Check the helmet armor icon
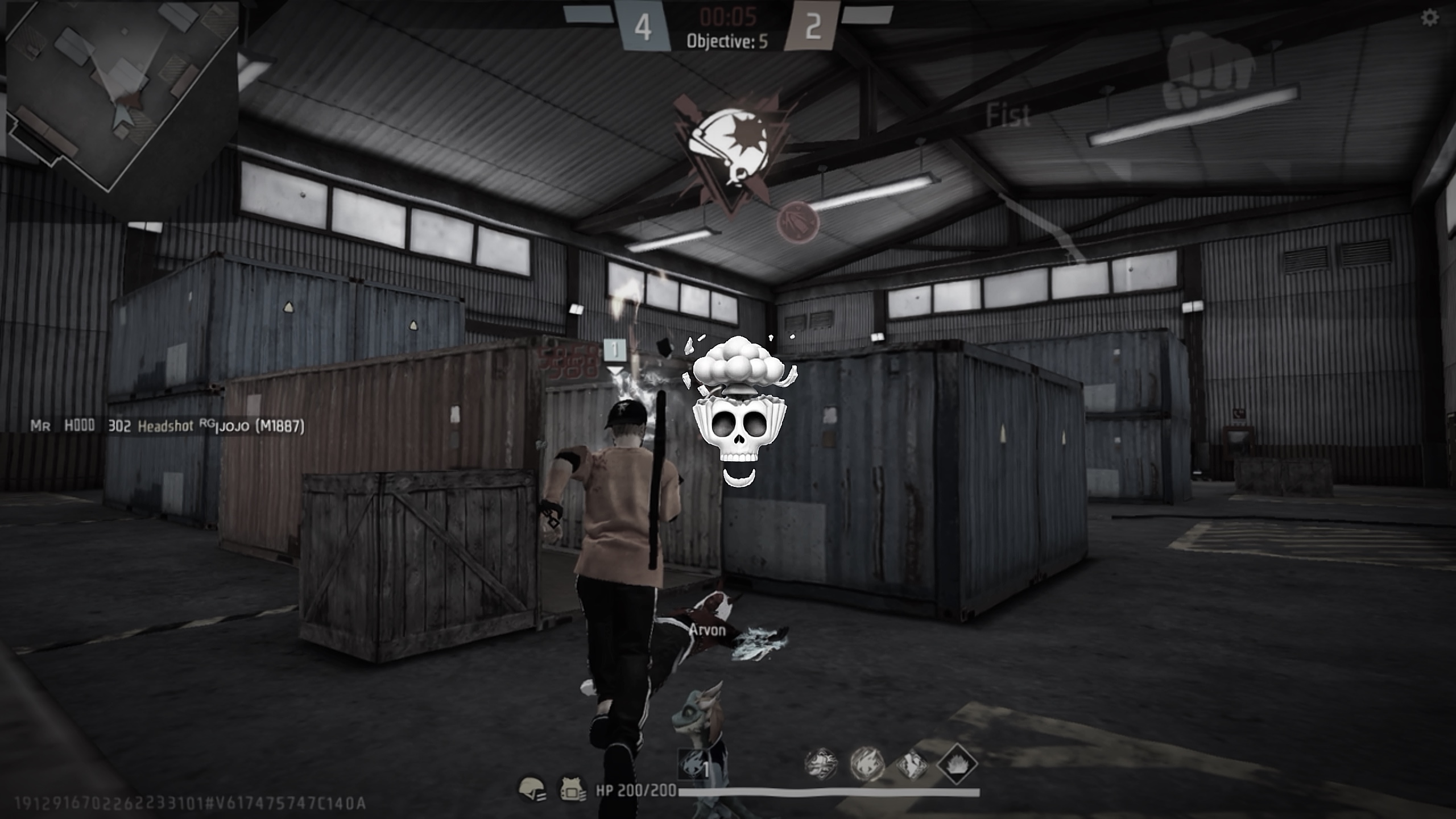The image size is (1456, 819). click(x=532, y=789)
